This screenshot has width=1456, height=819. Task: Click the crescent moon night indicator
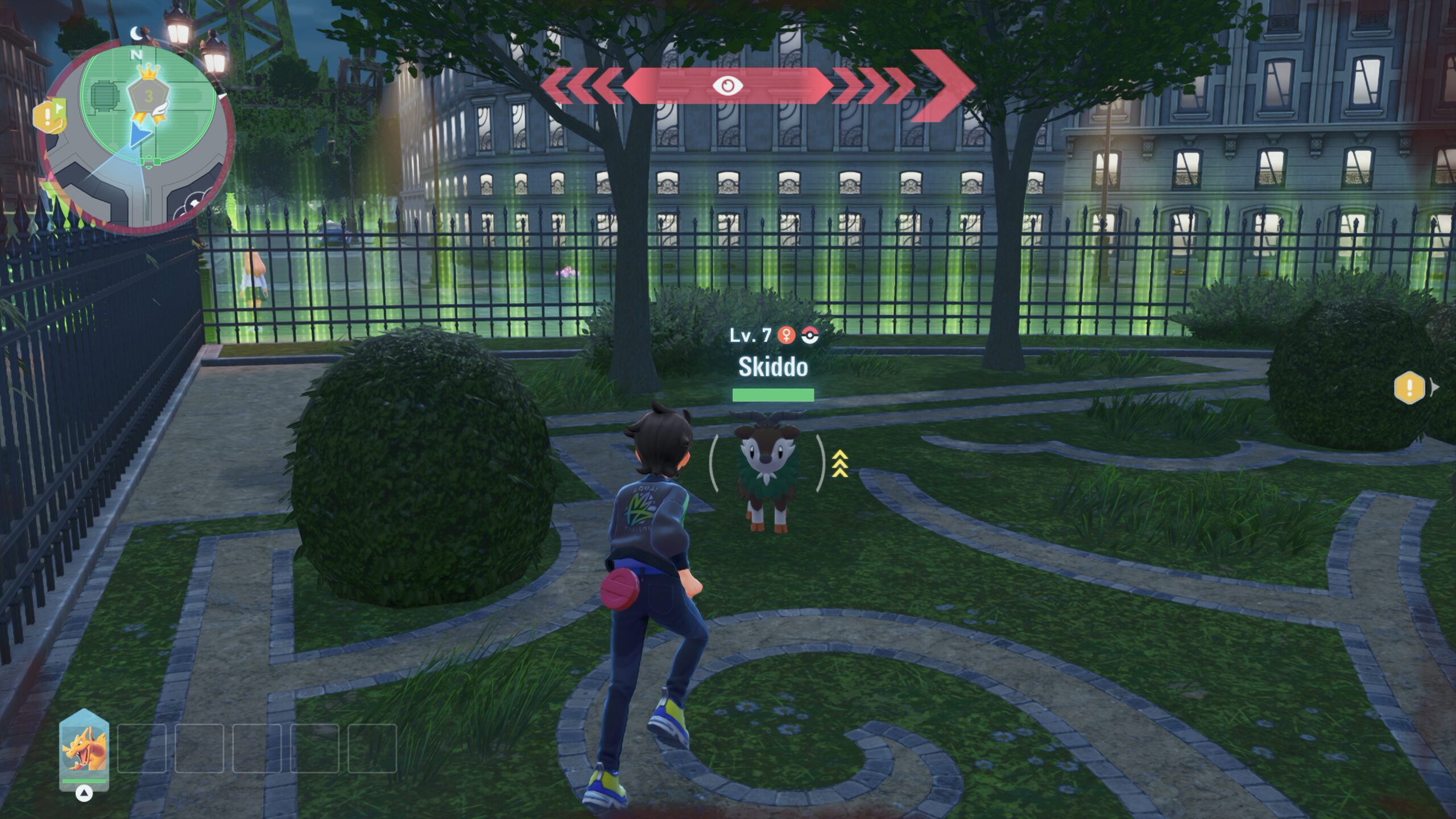[x=136, y=34]
